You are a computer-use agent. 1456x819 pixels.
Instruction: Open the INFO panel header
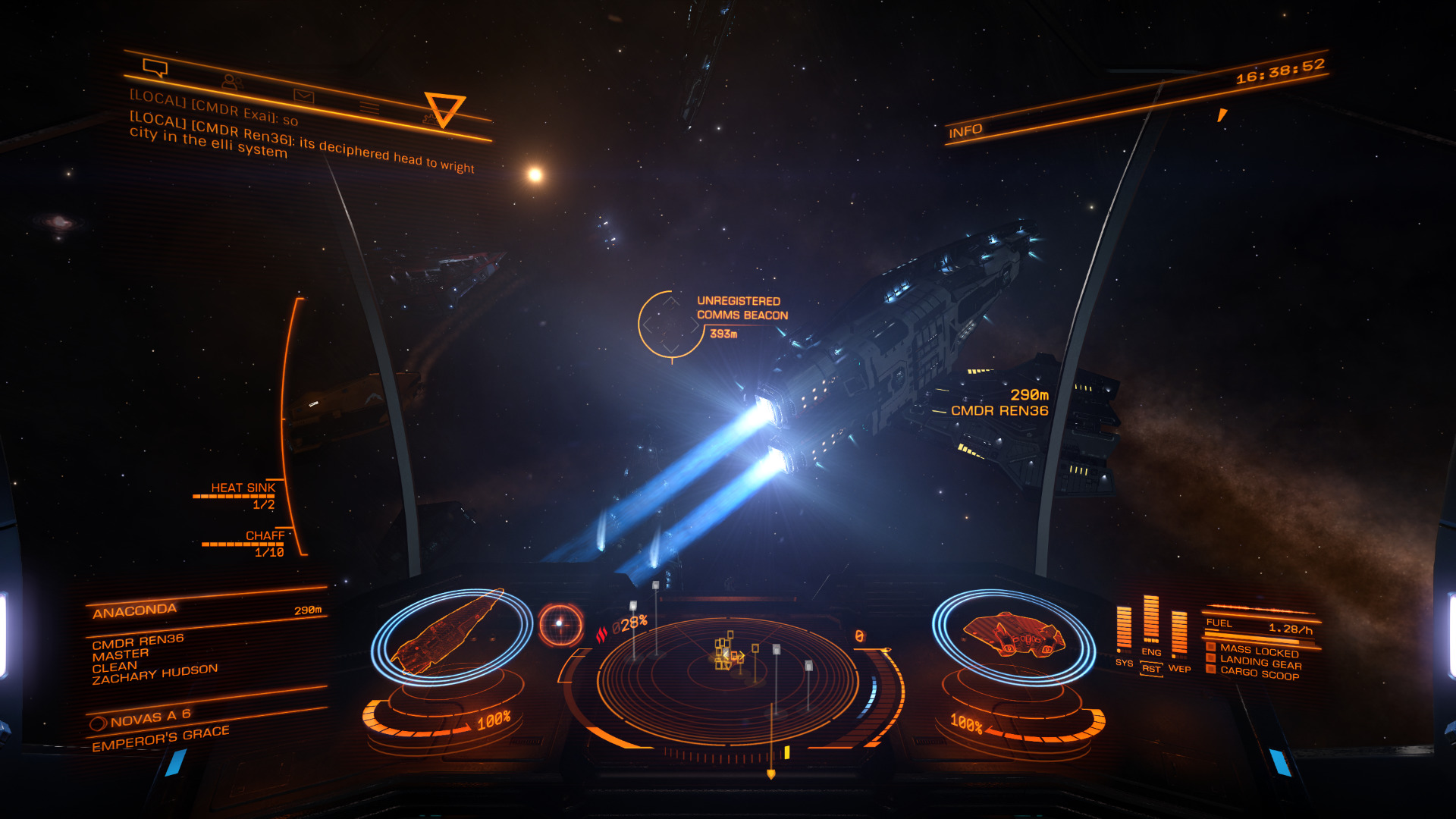(965, 131)
